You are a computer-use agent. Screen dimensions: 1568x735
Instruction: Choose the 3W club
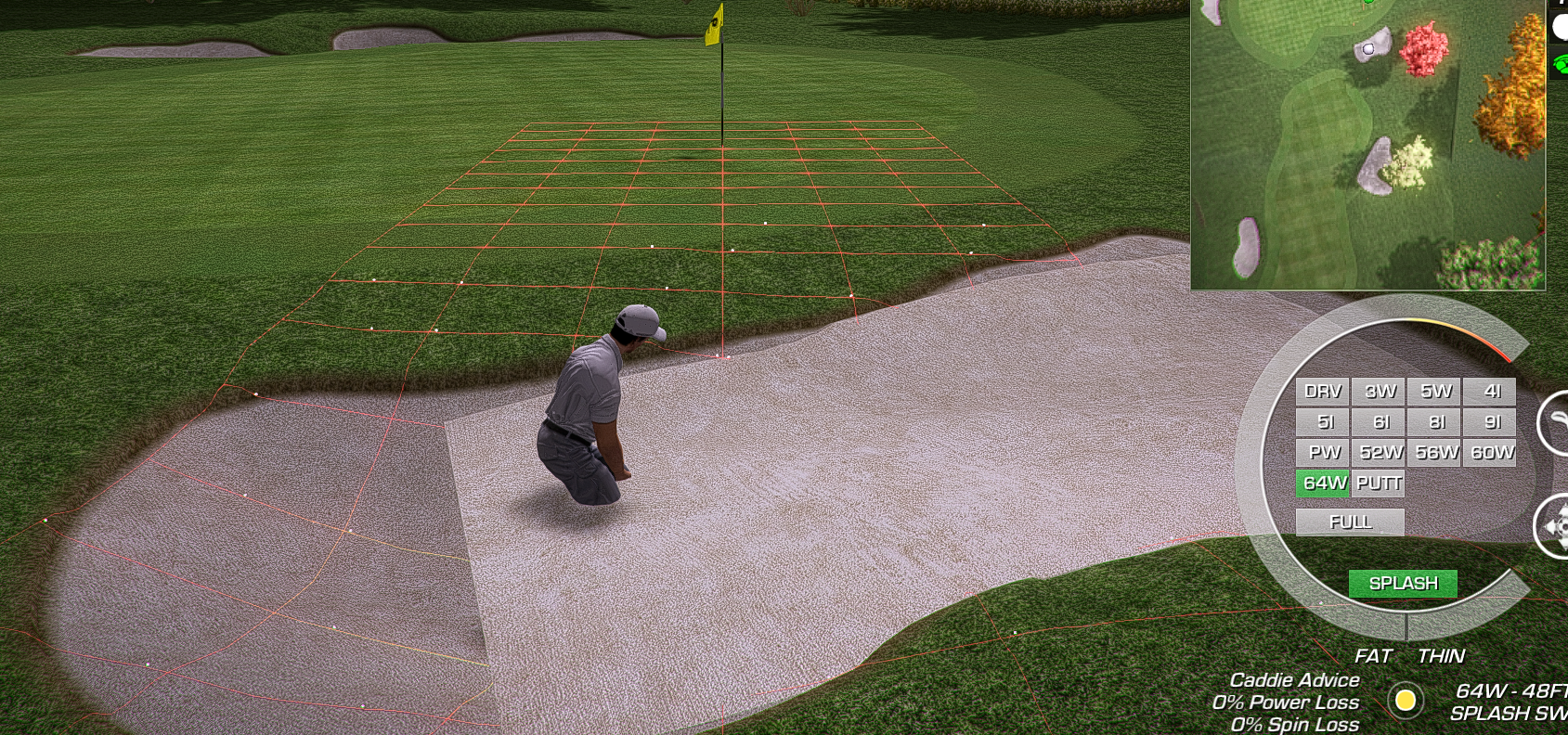(1379, 392)
